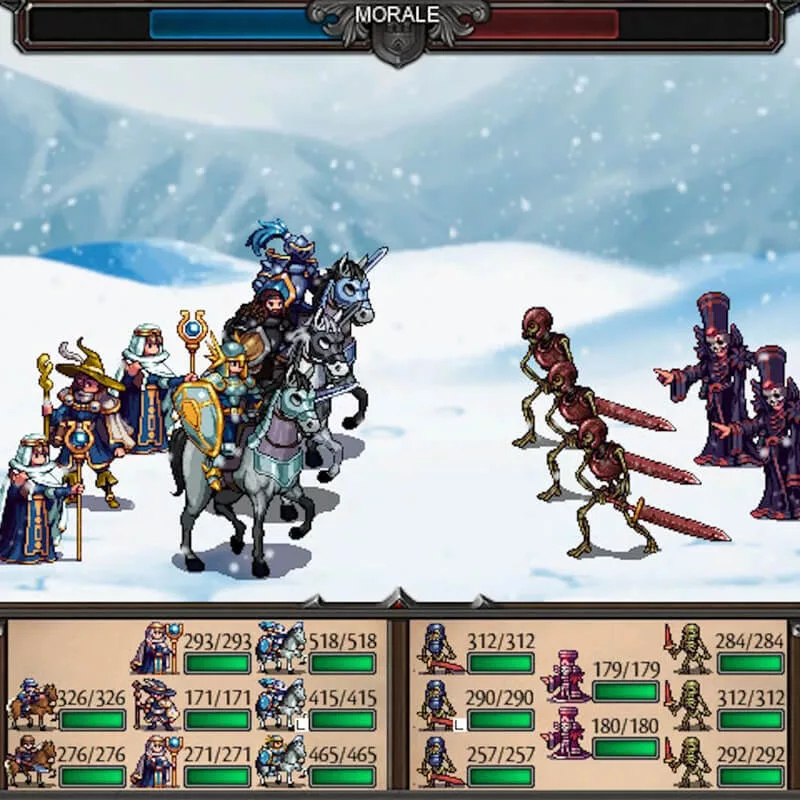The image size is (800, 800).
Task: Pick the yellow skeleton portrait with 292/292
Action: pyautogui.click(x=690, y=760)
